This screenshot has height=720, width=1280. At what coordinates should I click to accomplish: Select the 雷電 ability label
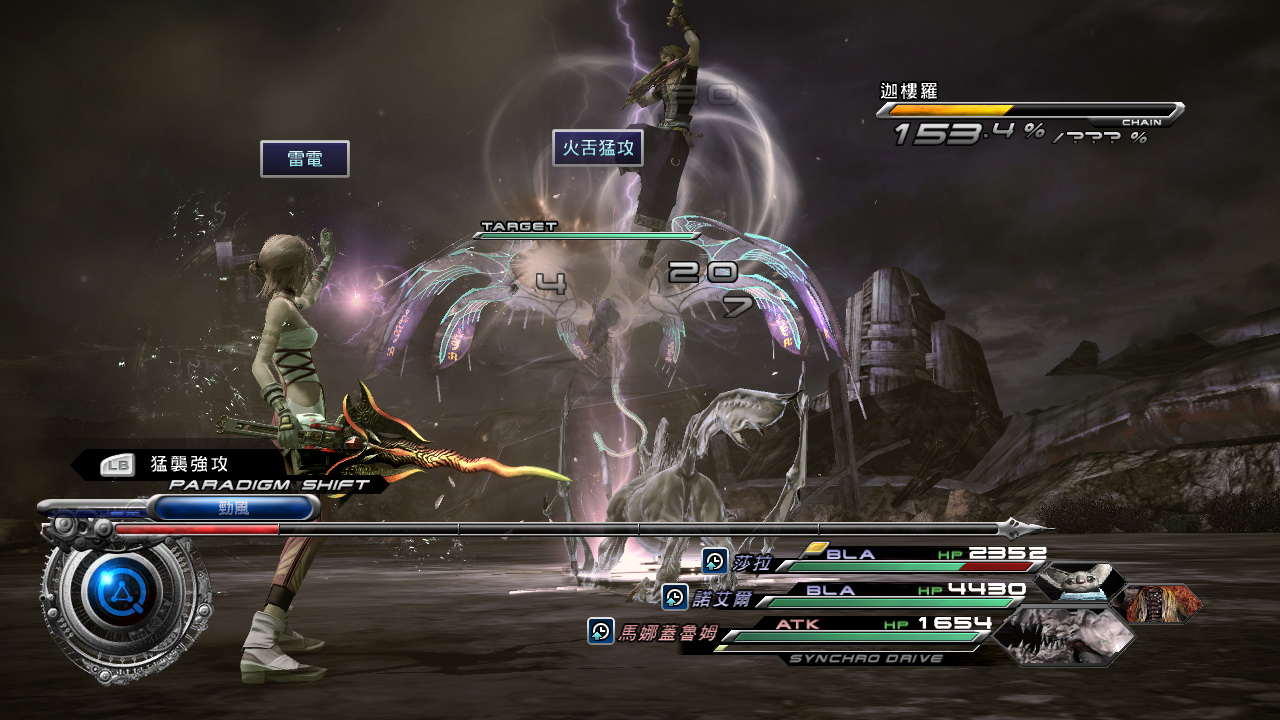[305, 159]
